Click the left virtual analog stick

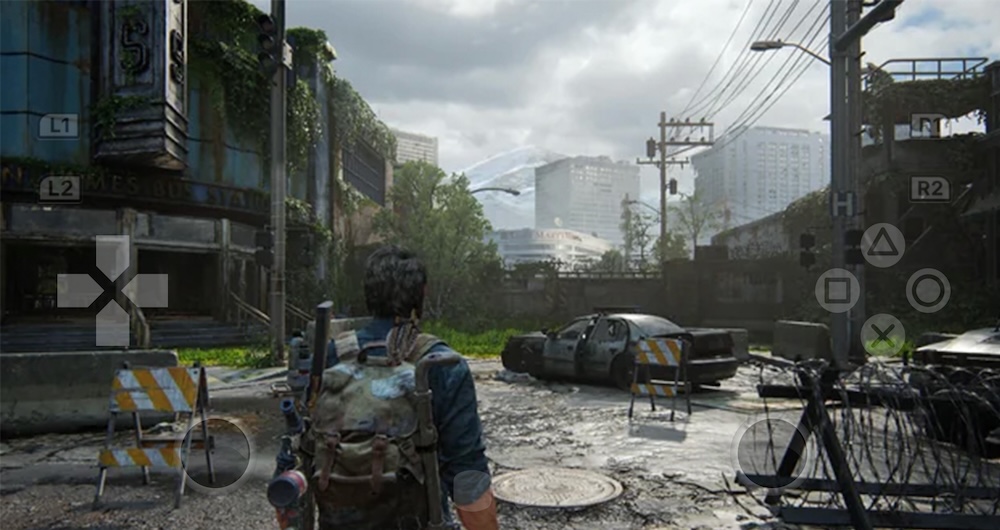tap(217, 453)
